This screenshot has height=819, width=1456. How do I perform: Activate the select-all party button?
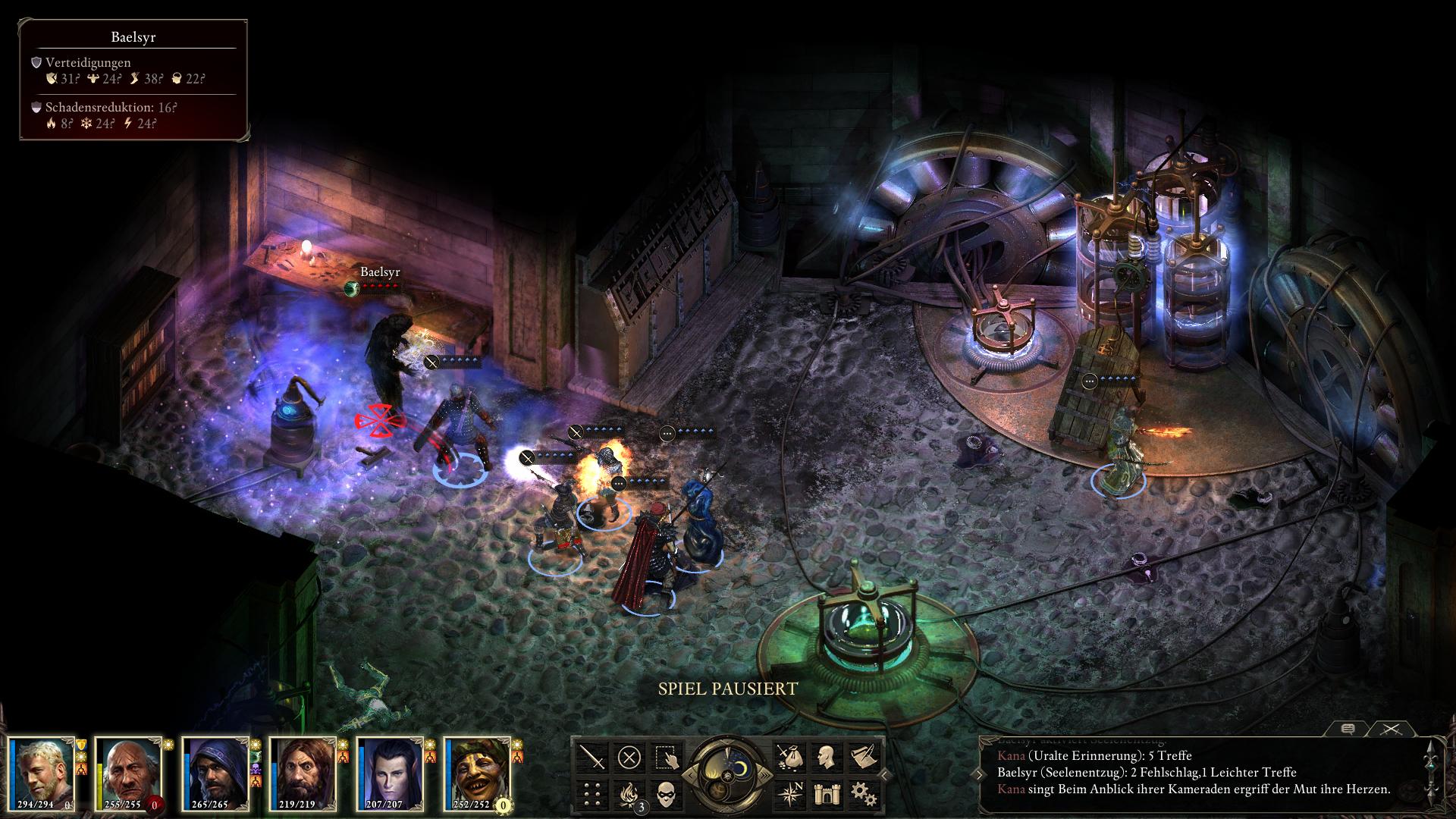click(x=667, y=757)
